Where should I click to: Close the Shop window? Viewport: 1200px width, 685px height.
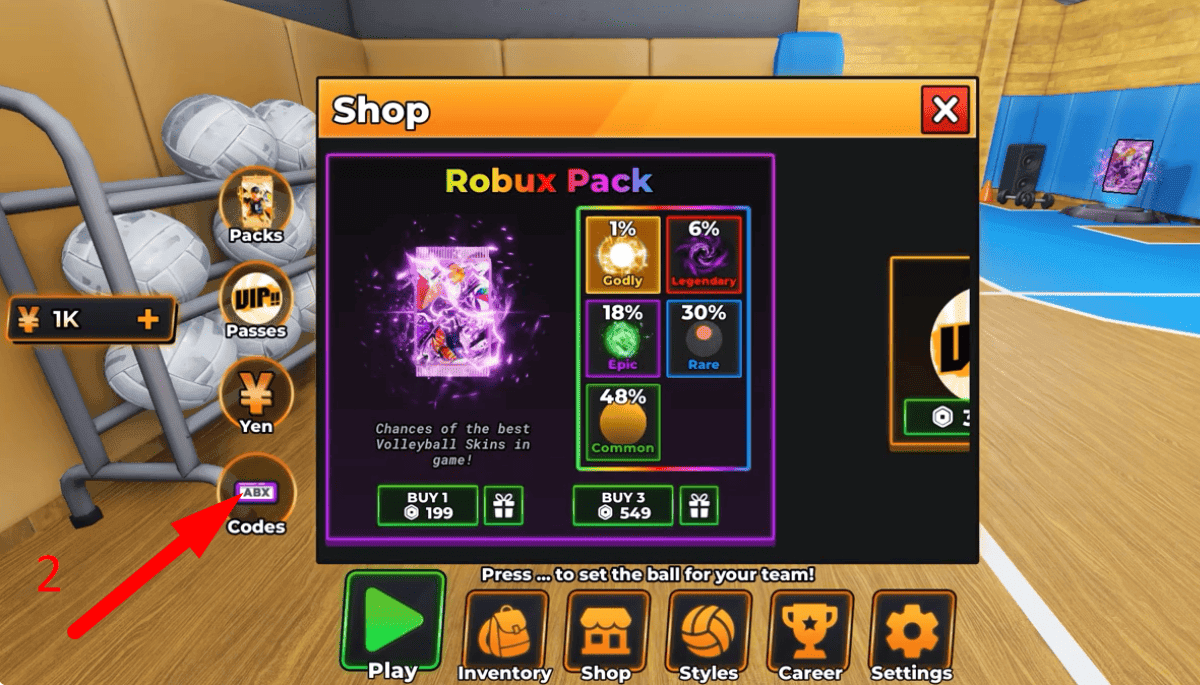(x=945, y=109)
